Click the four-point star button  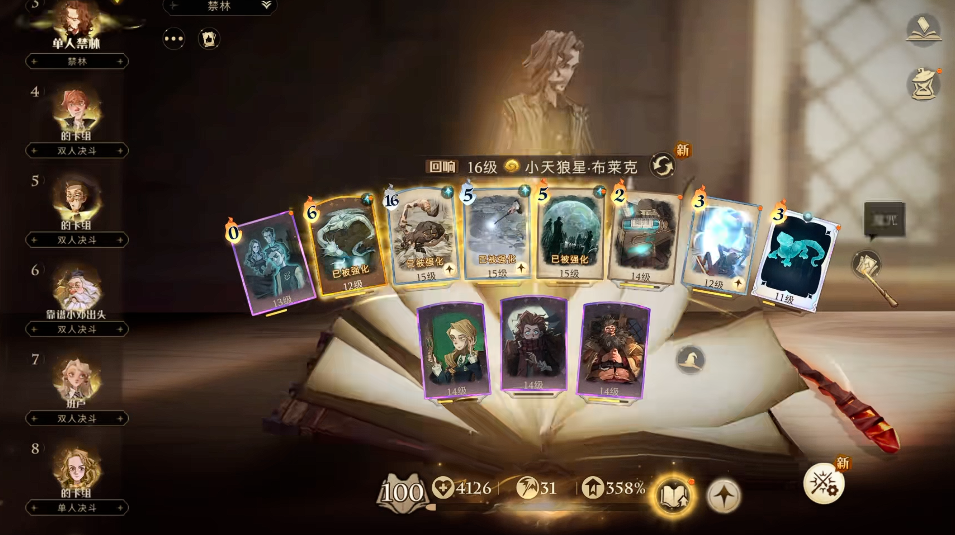click(723, 494)
